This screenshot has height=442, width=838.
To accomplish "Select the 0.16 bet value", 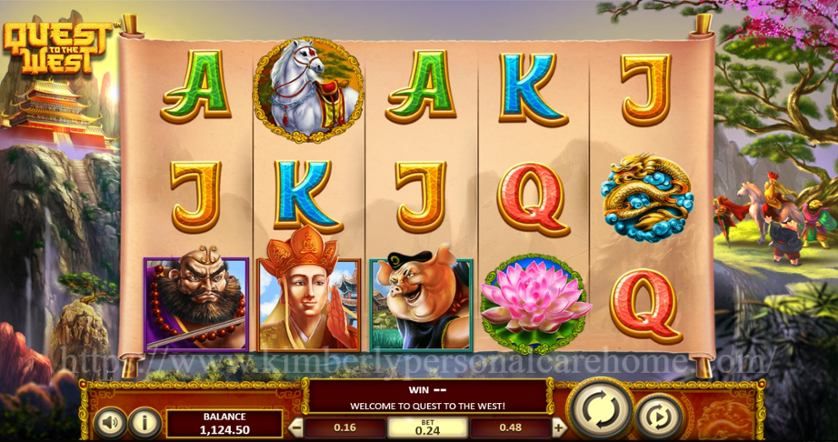I will 345,426.
